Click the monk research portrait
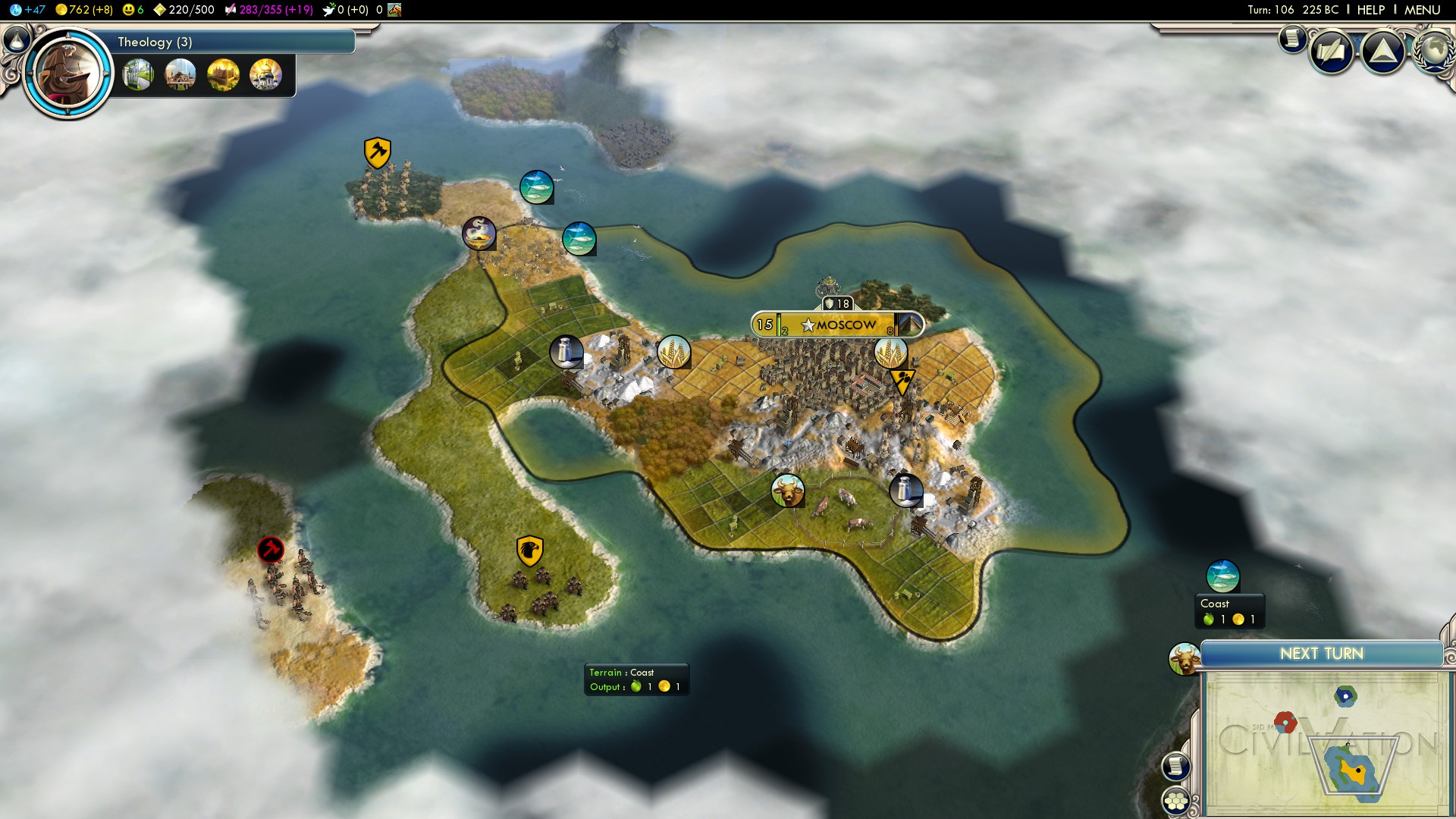 click(68, 74)
